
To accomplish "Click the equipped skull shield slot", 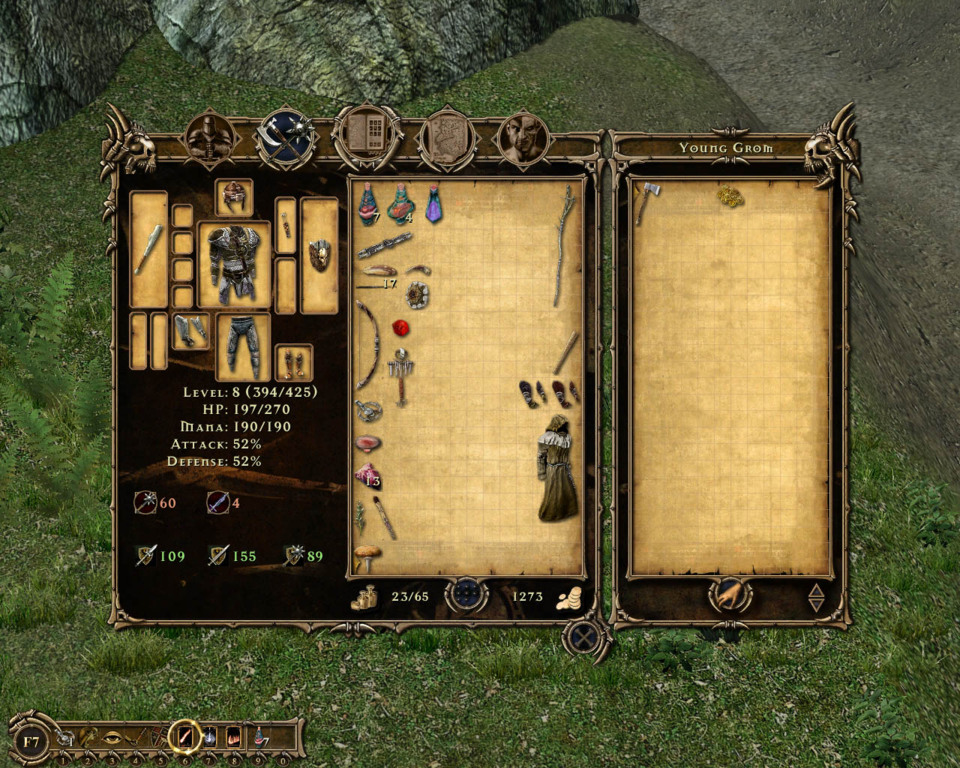I will click(x=320, y=255).
